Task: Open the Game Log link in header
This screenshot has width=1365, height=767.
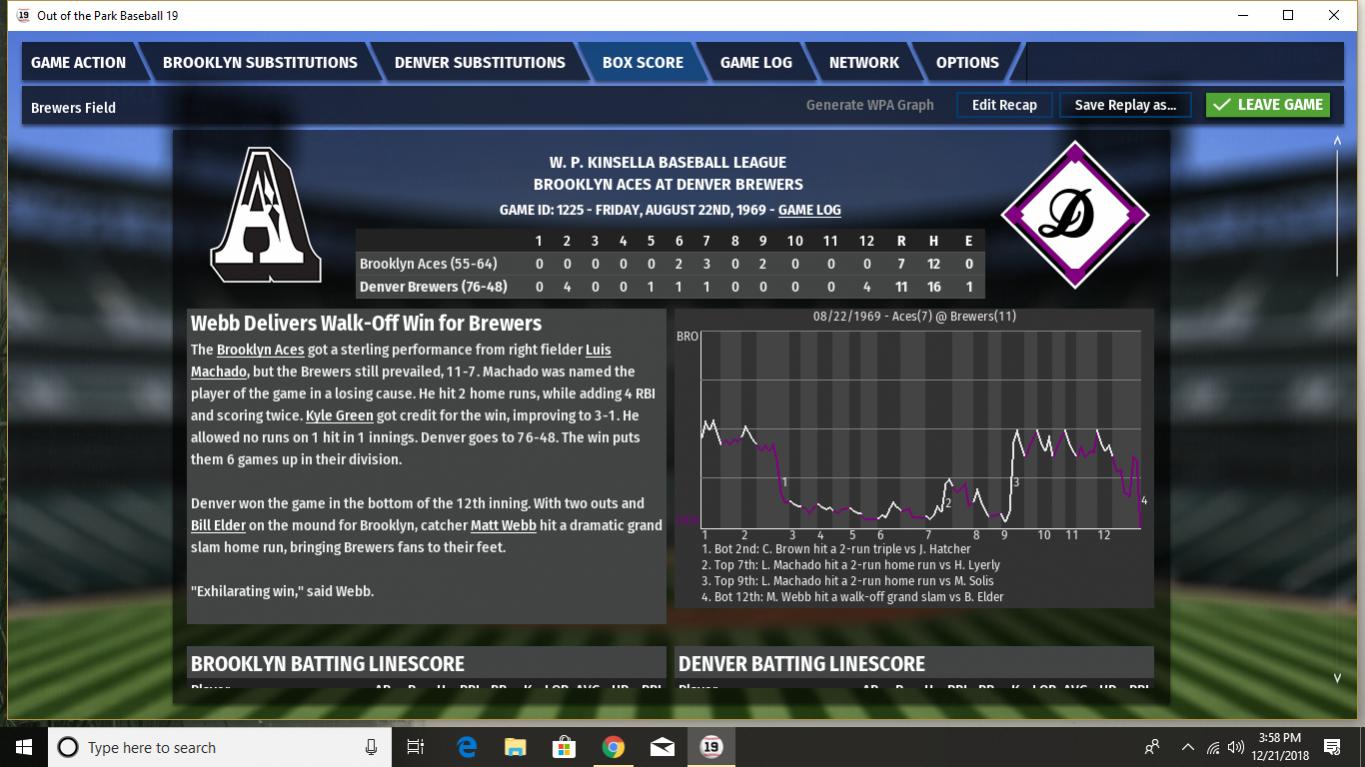Action: tap(809, 210)
